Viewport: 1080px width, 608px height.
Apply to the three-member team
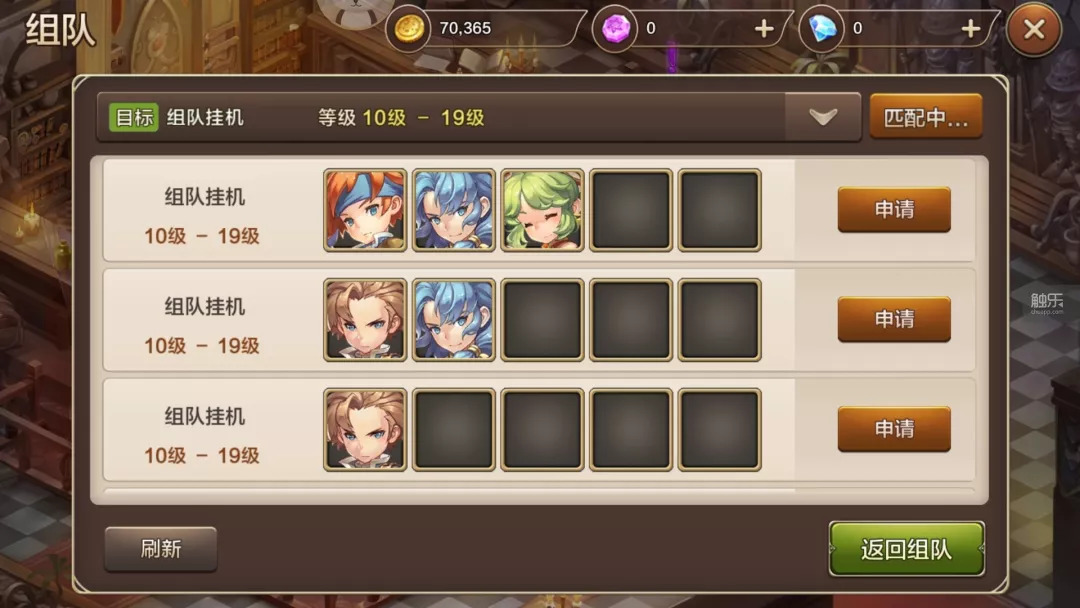point(894,209)
